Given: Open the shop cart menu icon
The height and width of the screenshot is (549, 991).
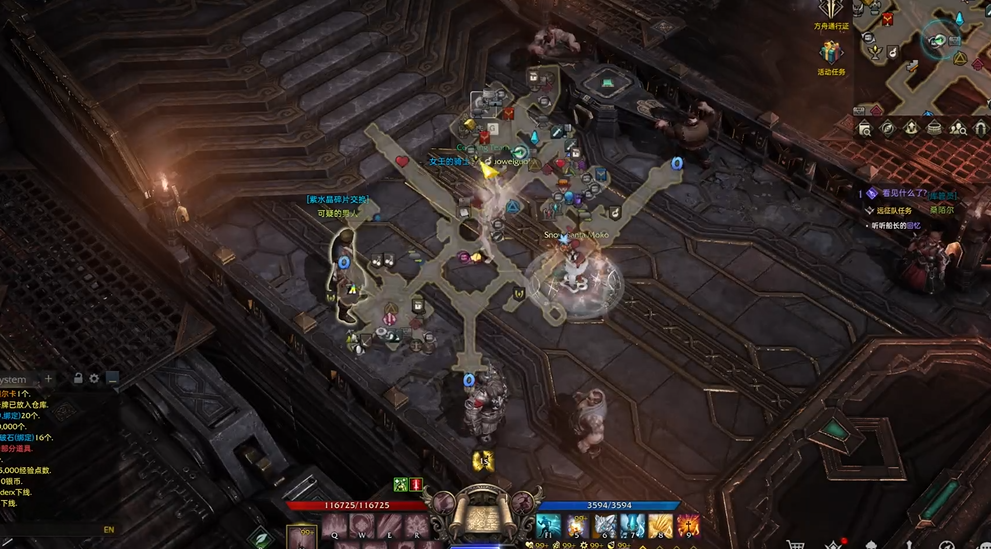Looking at the screenshot, I should point(796,544).
